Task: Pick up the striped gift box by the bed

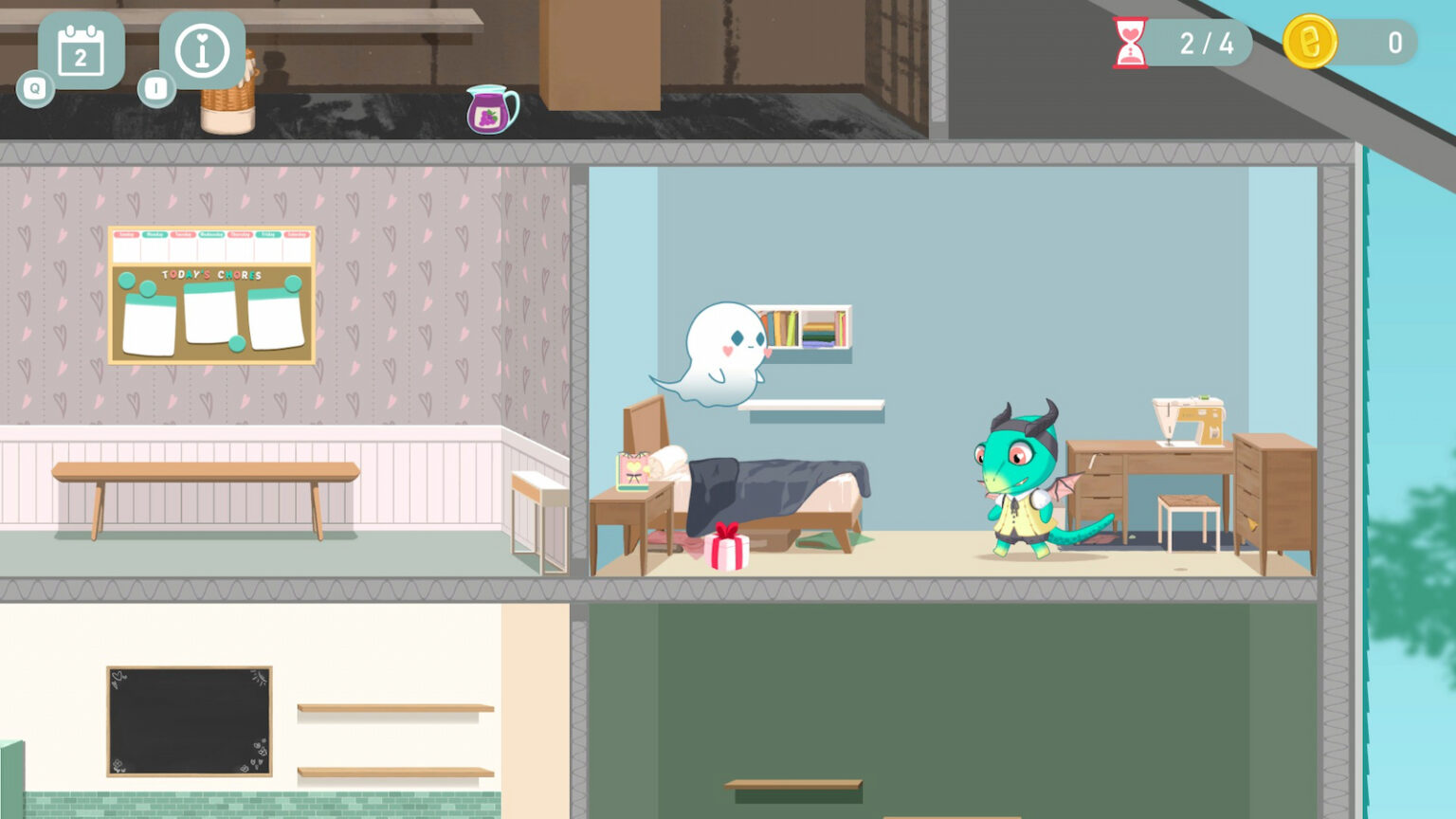Action: 725,550
